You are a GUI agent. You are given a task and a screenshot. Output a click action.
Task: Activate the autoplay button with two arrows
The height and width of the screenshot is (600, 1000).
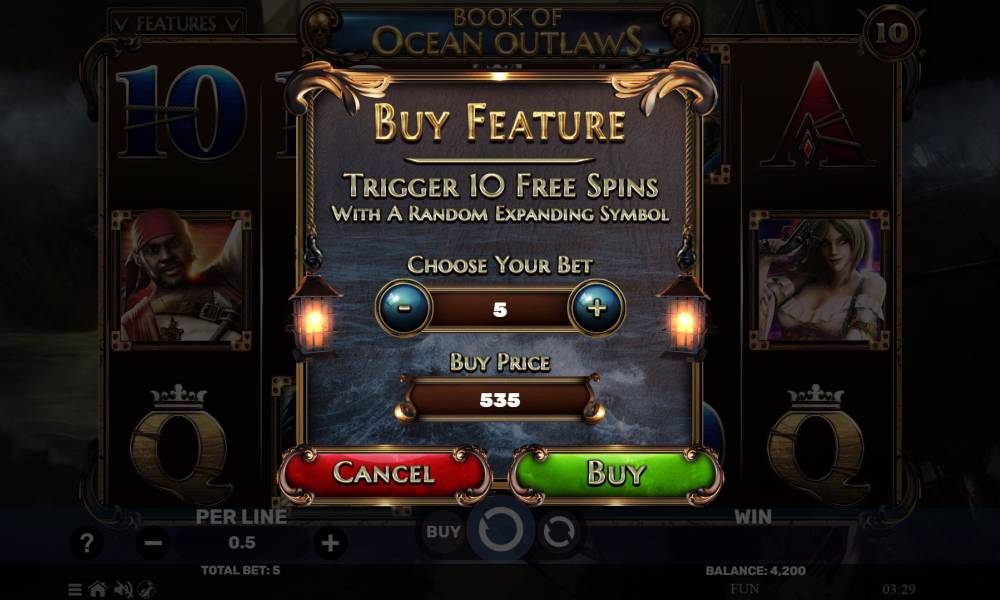559,532
